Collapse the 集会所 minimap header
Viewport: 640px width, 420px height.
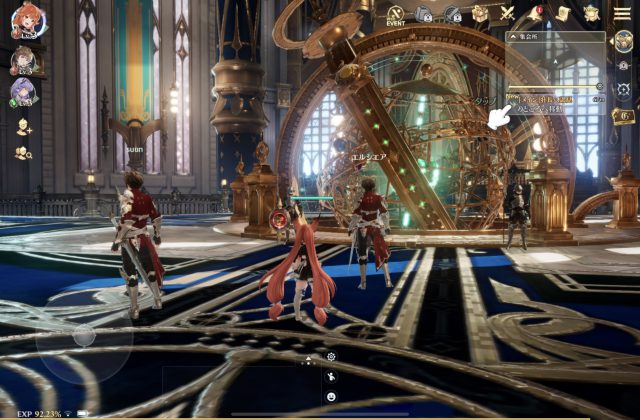pos(514,36)
